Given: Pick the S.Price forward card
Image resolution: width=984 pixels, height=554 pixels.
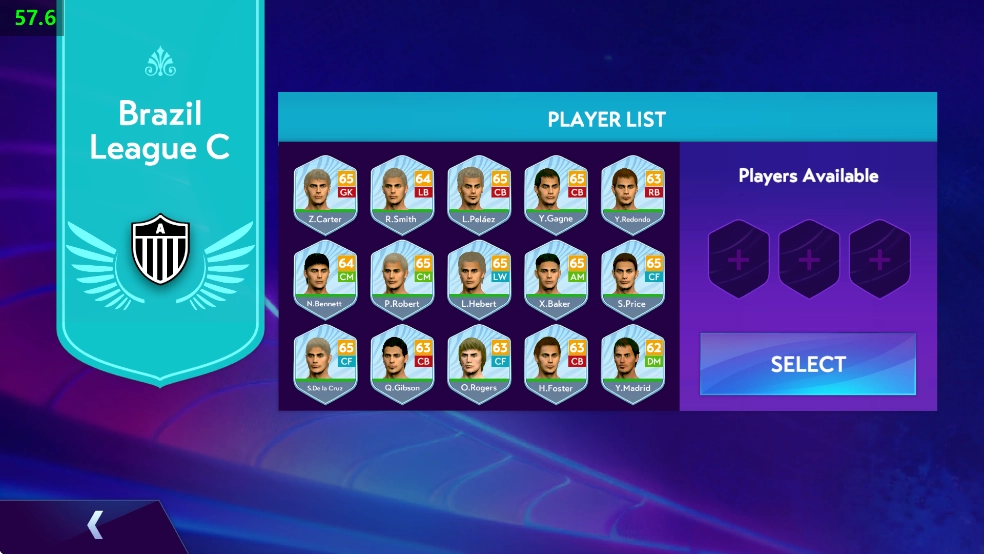Looking at the screenshot, I should (x=633, y=279).
